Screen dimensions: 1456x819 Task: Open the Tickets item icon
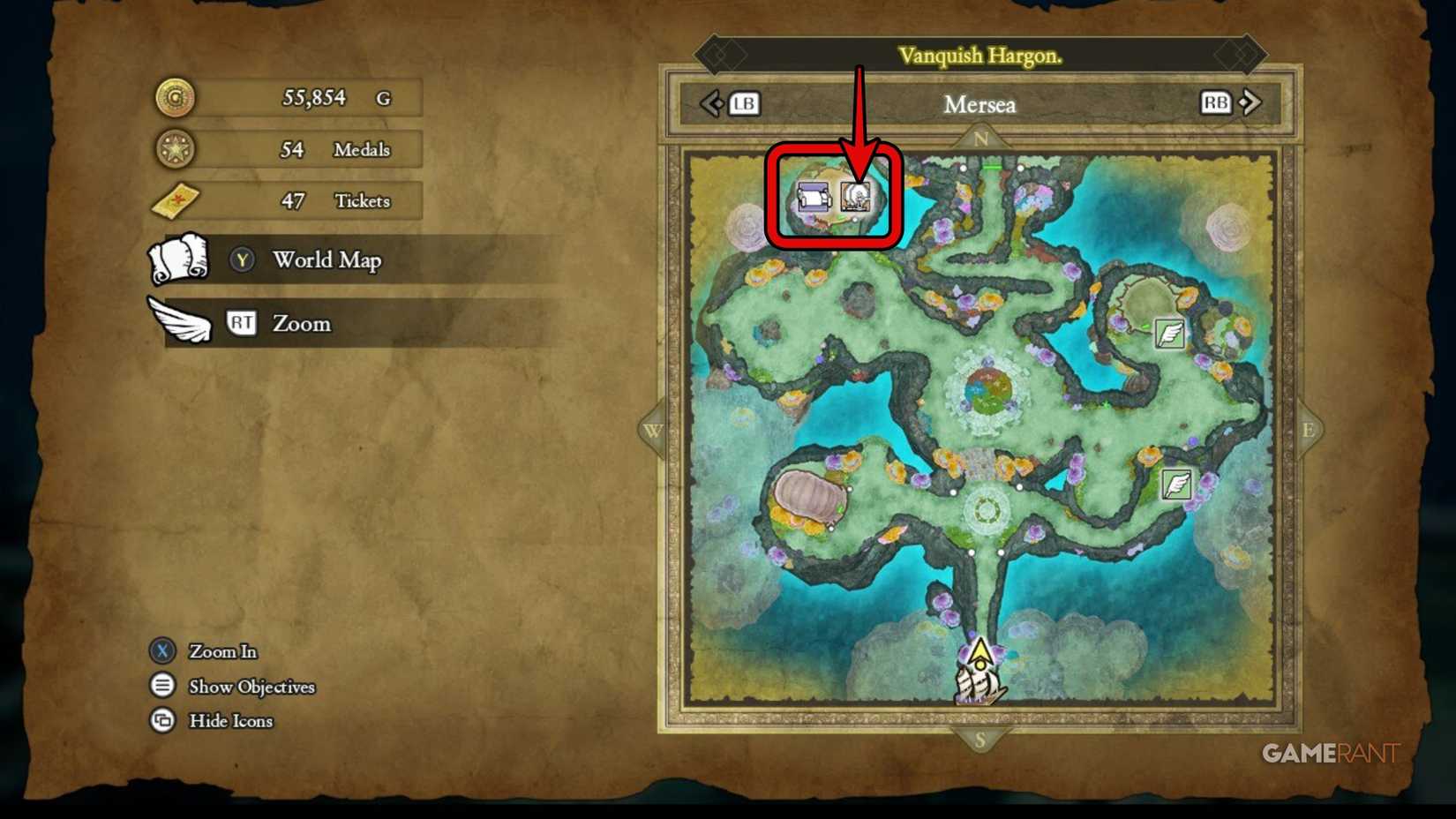[x=176, y=200]
